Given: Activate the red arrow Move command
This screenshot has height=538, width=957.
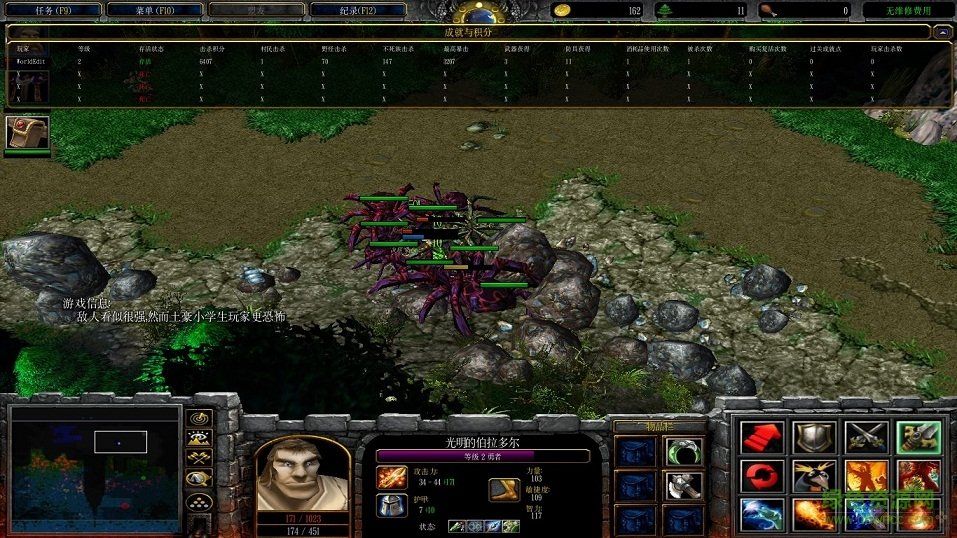Looking at the screenshot, I should pos(762,437).
